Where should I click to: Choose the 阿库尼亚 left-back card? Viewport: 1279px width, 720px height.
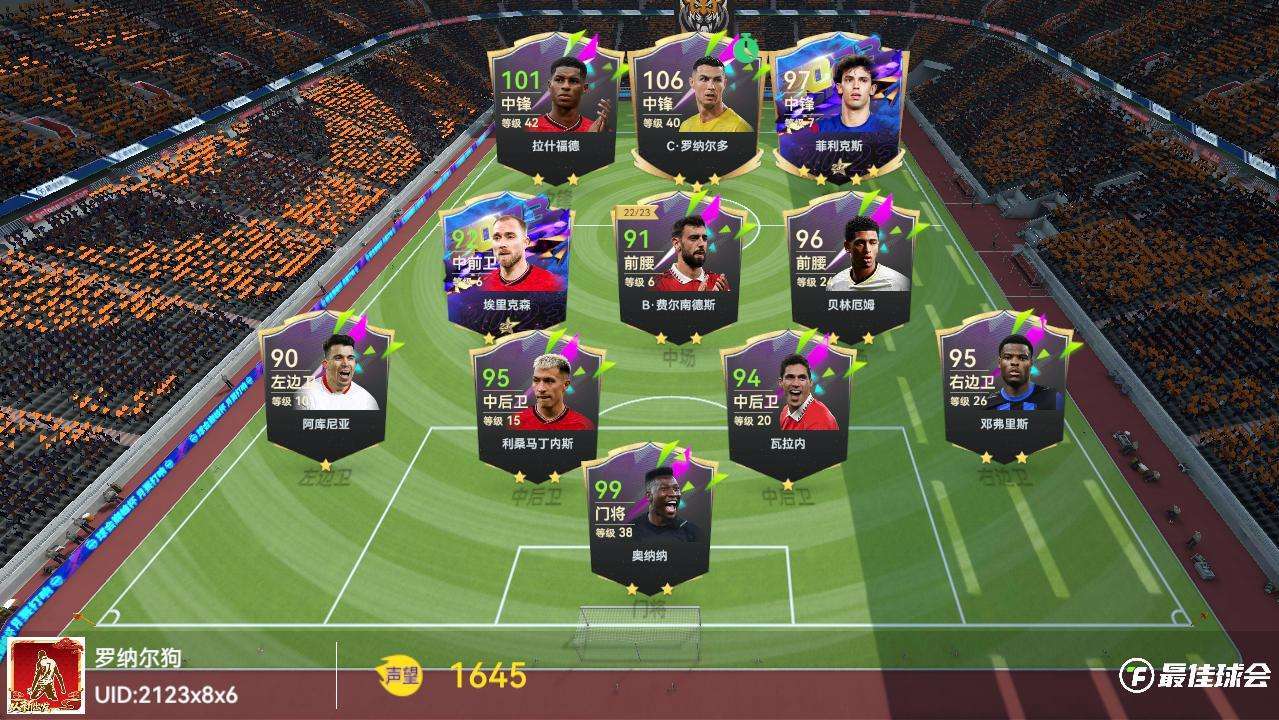326,384
